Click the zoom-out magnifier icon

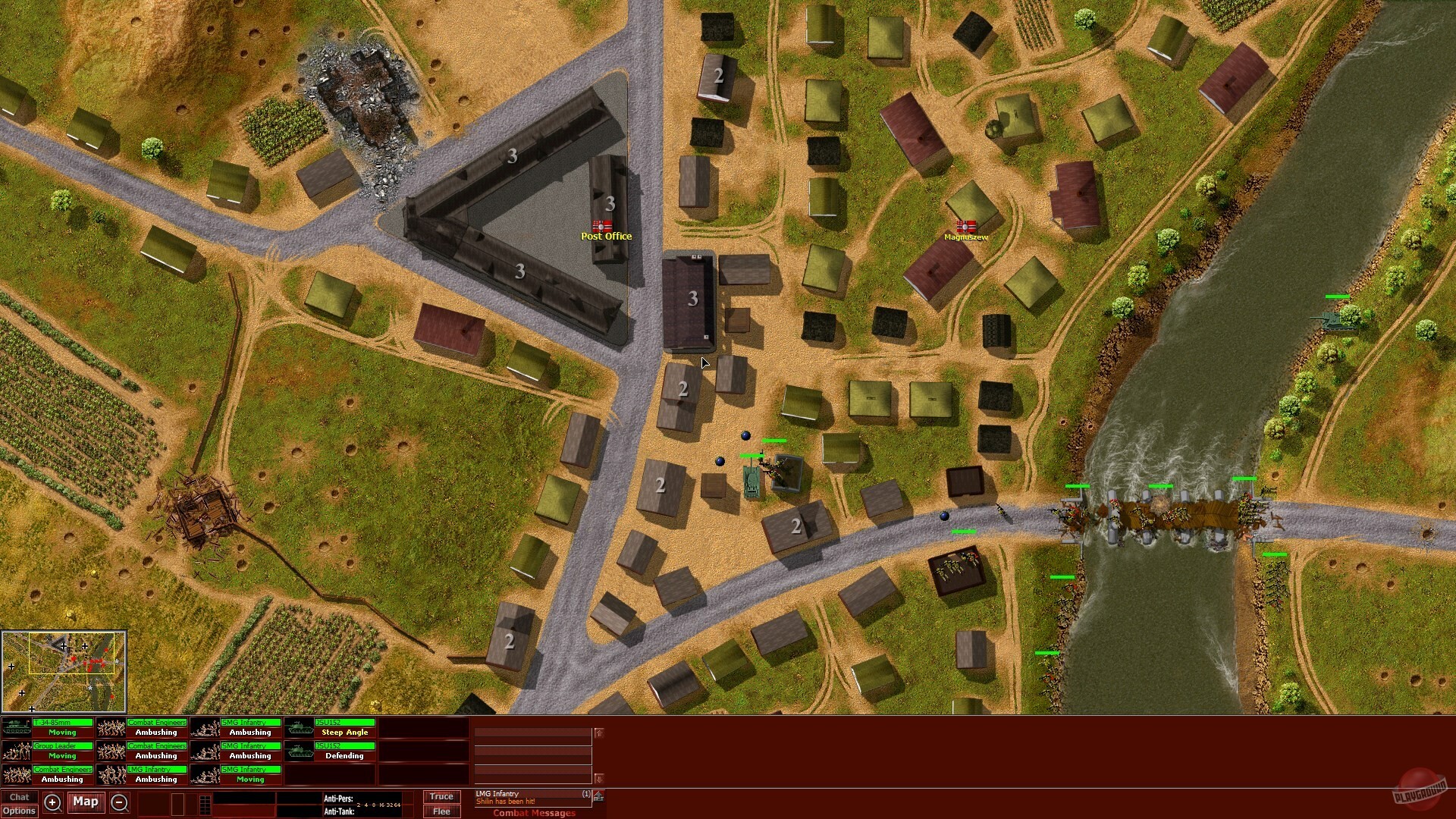(119, 802)
